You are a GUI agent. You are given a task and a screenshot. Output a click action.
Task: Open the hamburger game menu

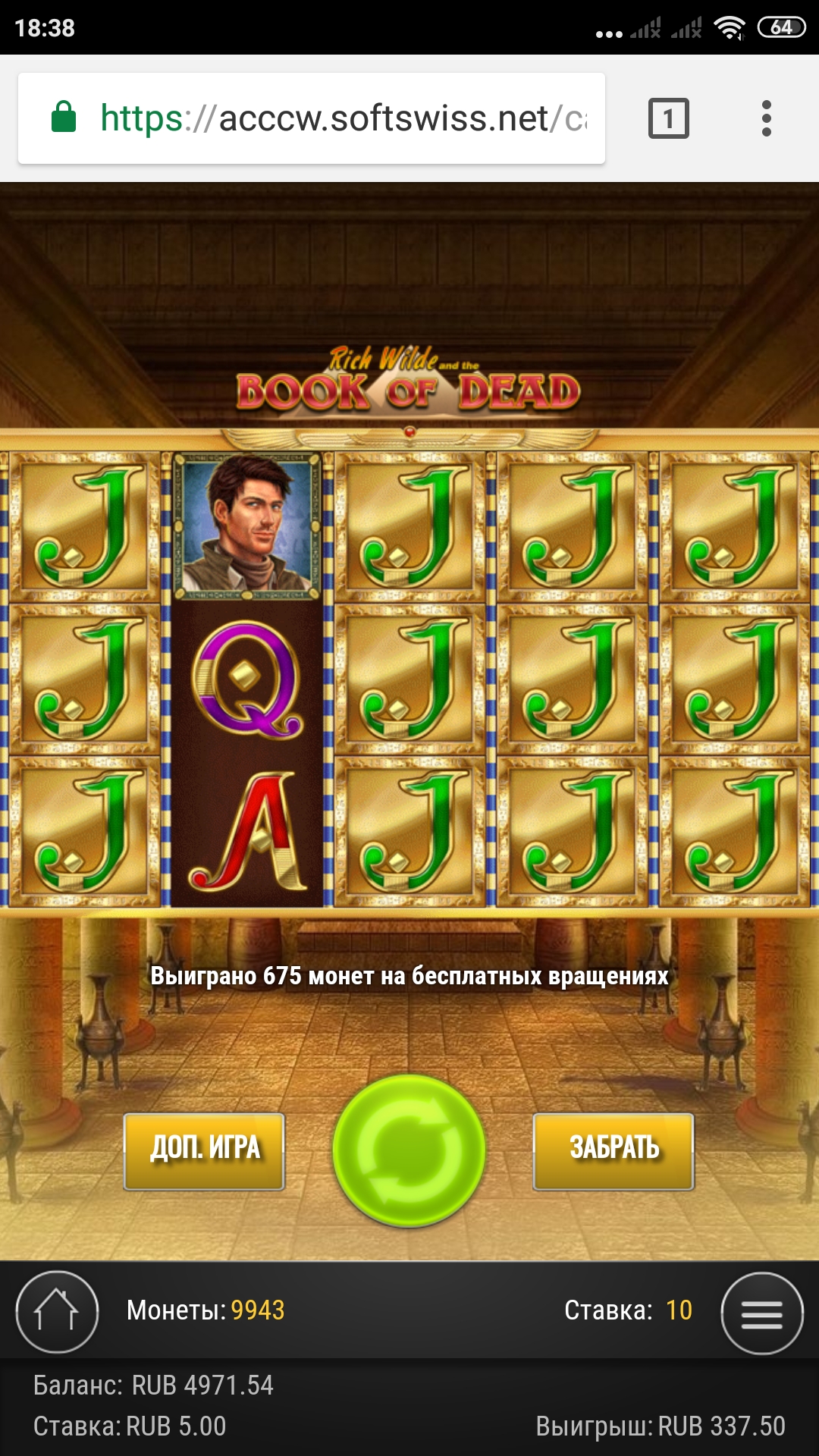tap(761, 1313)
